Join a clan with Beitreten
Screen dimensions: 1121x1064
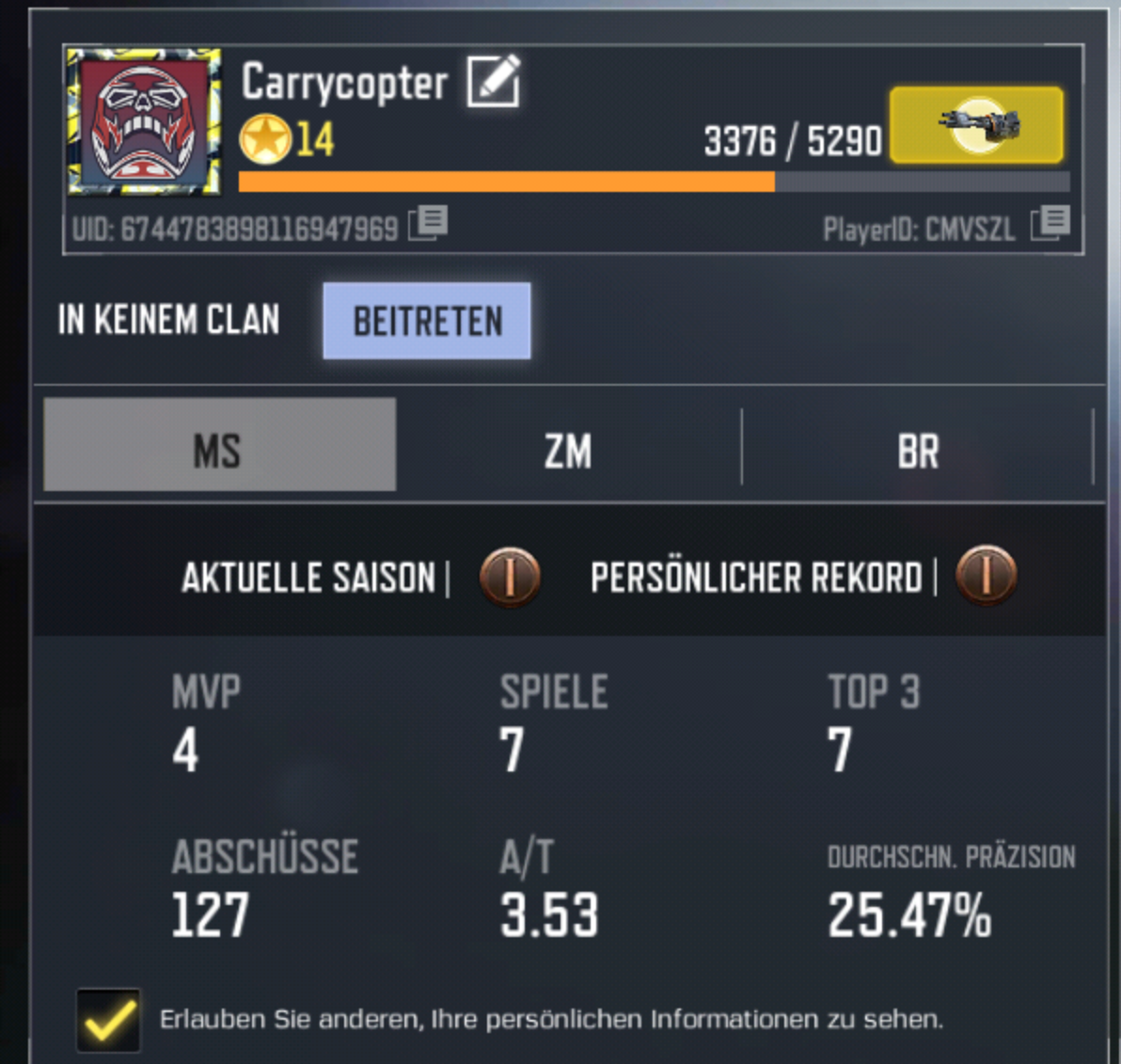pos(427,321)
